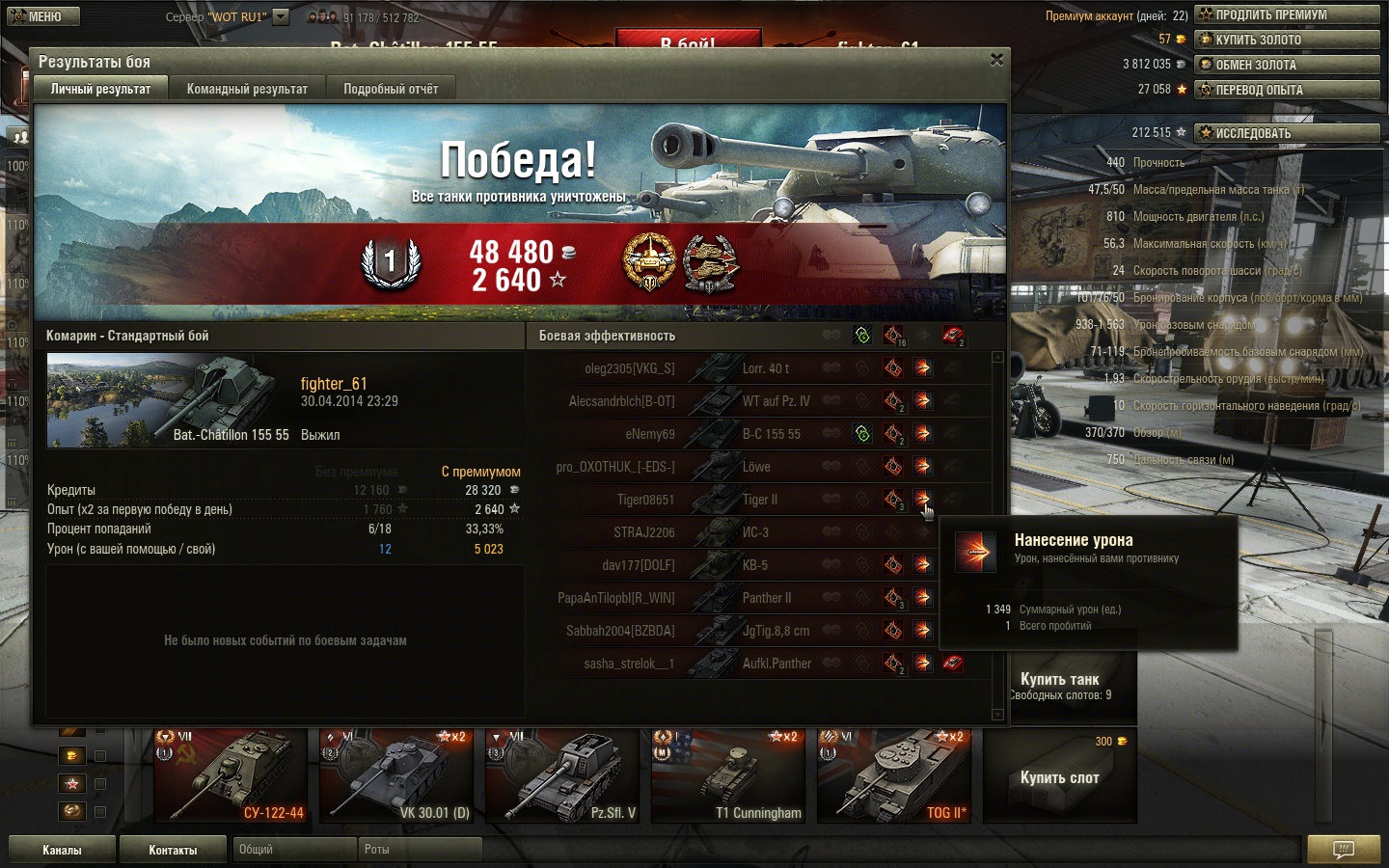1389x868 pixels.
Task: Choose the Перевод опыта button
Action: coord(1287,90)
